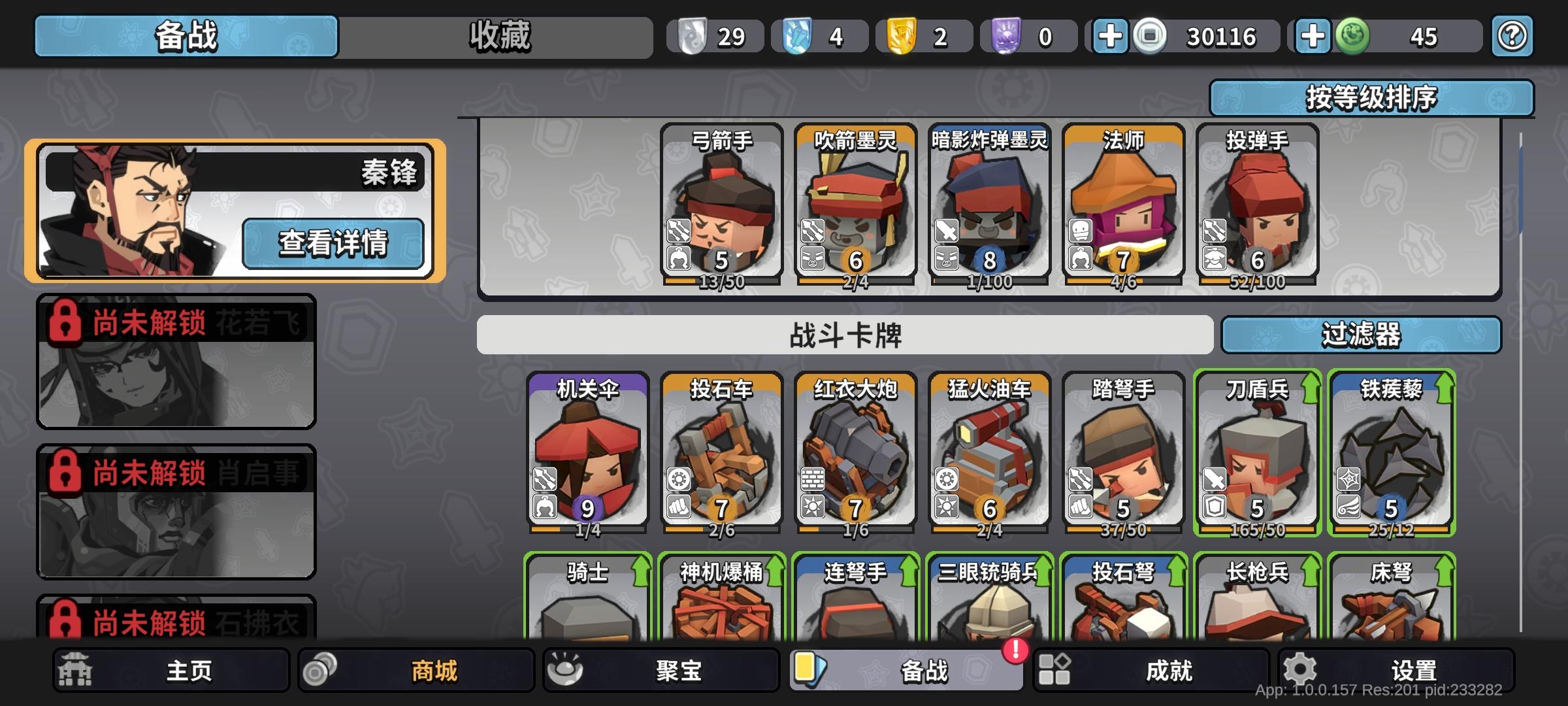Click the gold badge currency icon
1568x706 pixels.
click(x=903, y=37)
